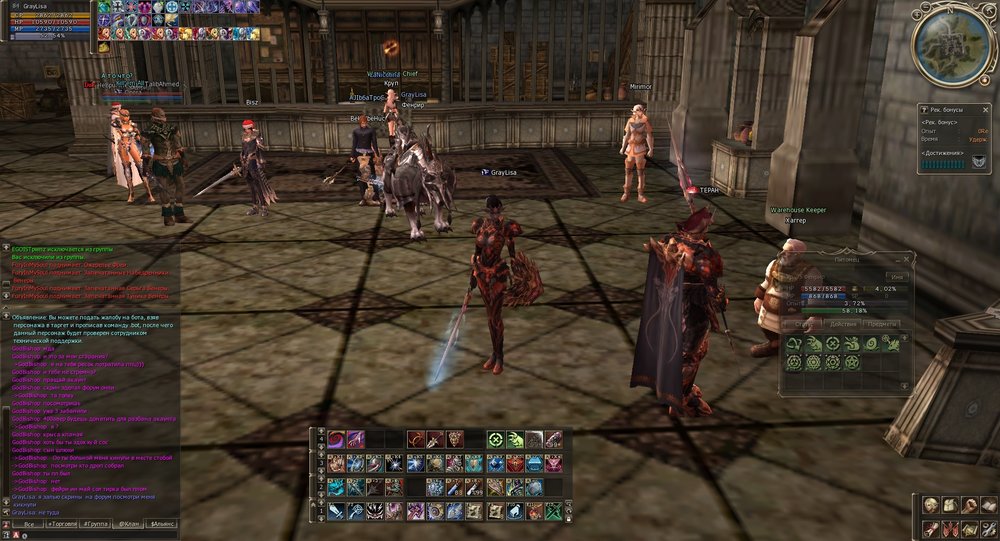This screenshot has width=1000, height=541.
Task: Show the @Клан chat tab
Action: (x=129, y=523)
